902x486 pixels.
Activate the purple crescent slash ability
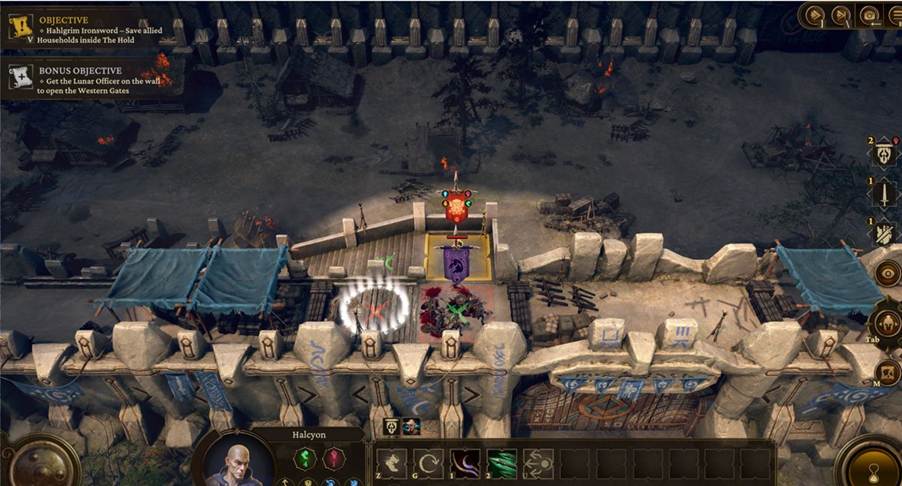(465, 463)
